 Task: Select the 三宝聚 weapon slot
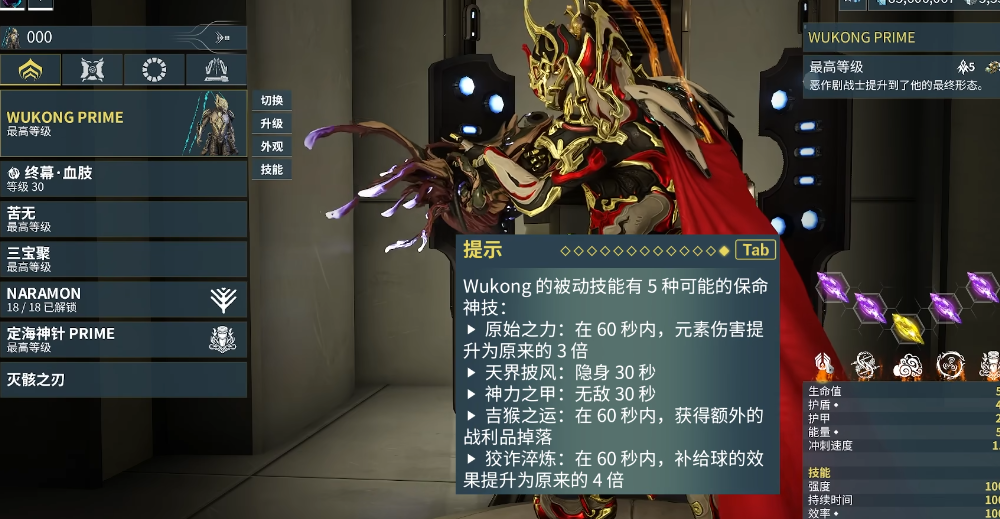click(123, 259)
